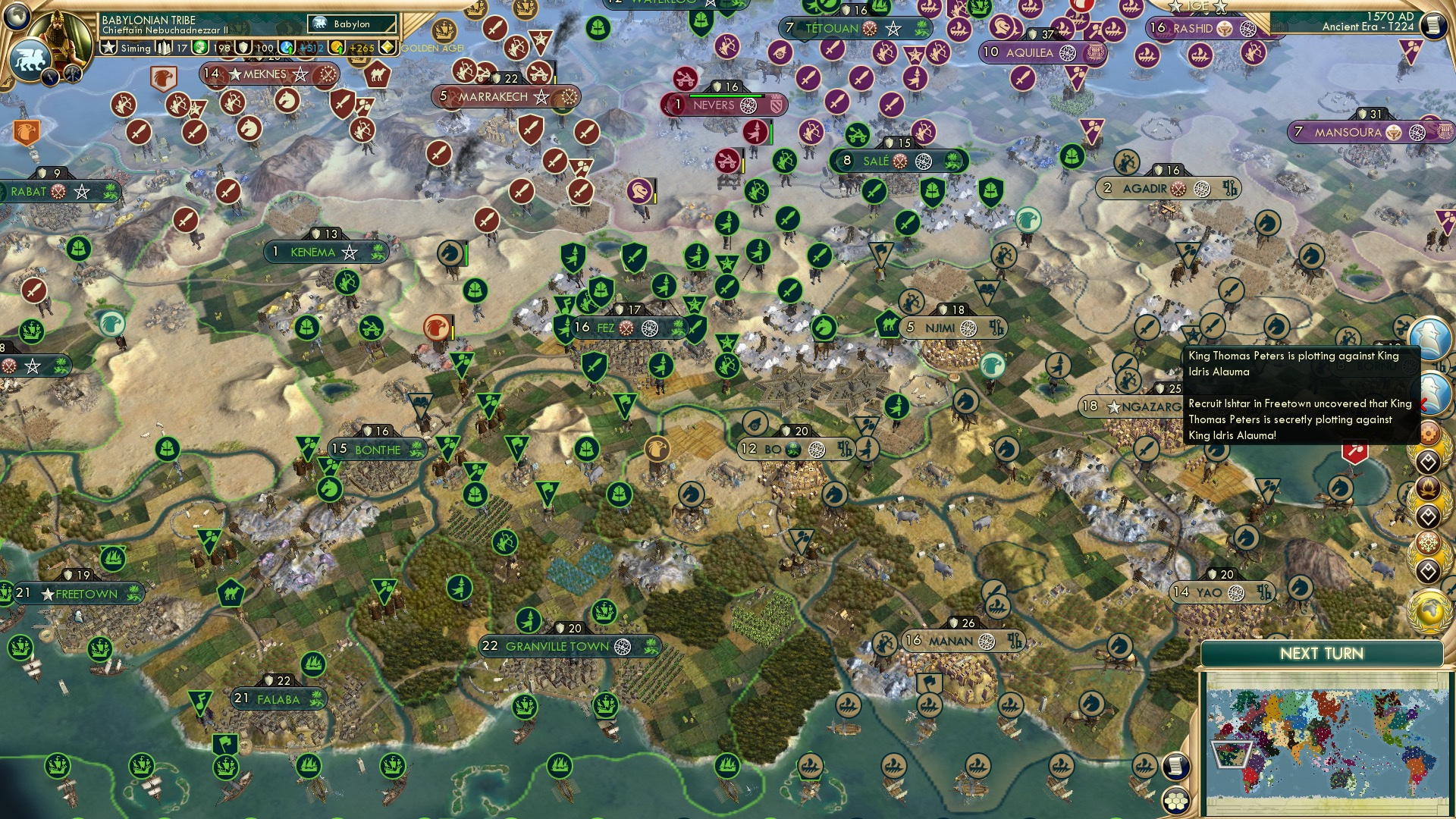Open culture info showing +512
The width and height of the screenshot is (1456, 819).
point(288,47)
